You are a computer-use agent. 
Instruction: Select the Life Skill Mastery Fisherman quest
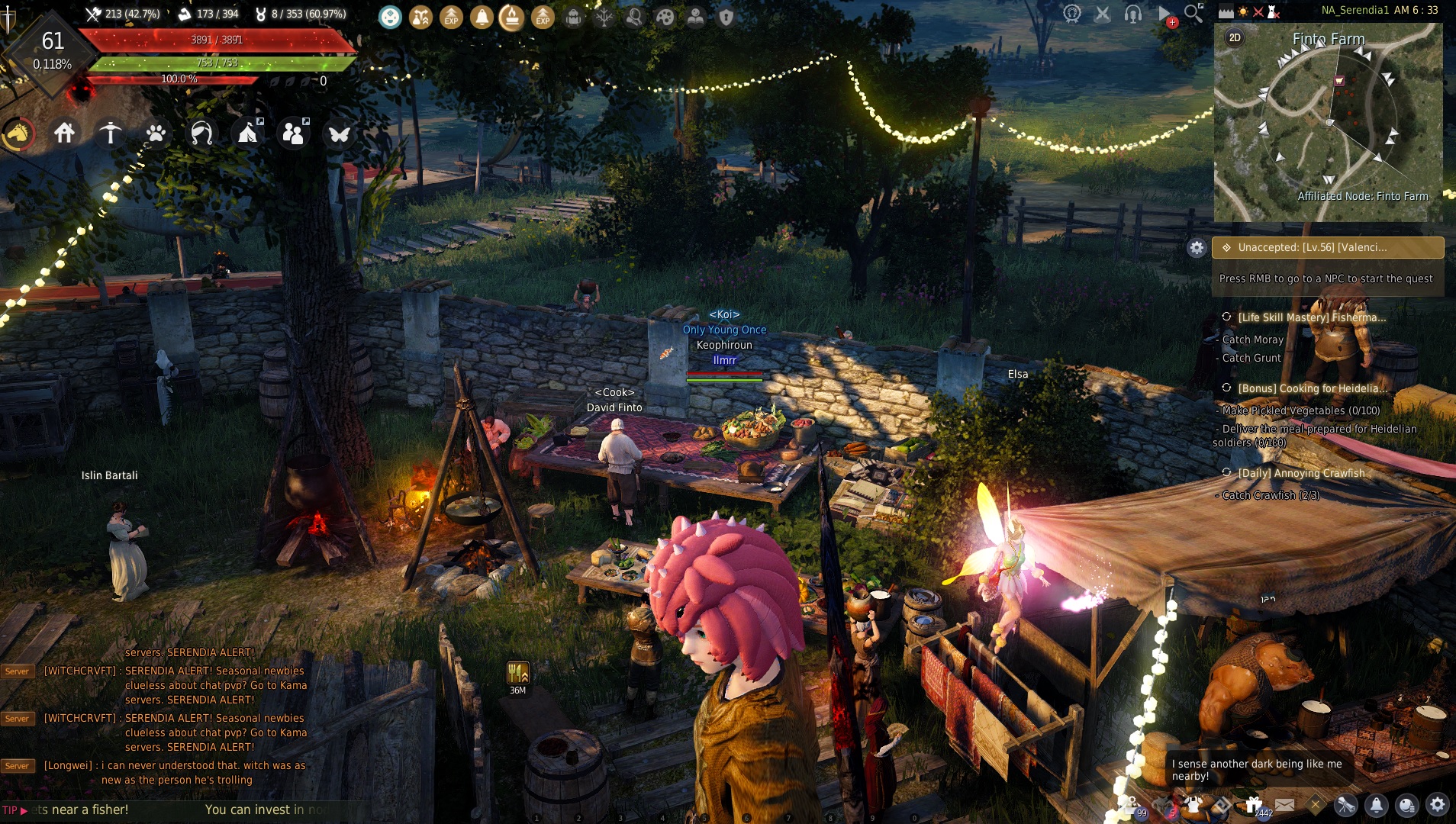(x=1311, y=317)
